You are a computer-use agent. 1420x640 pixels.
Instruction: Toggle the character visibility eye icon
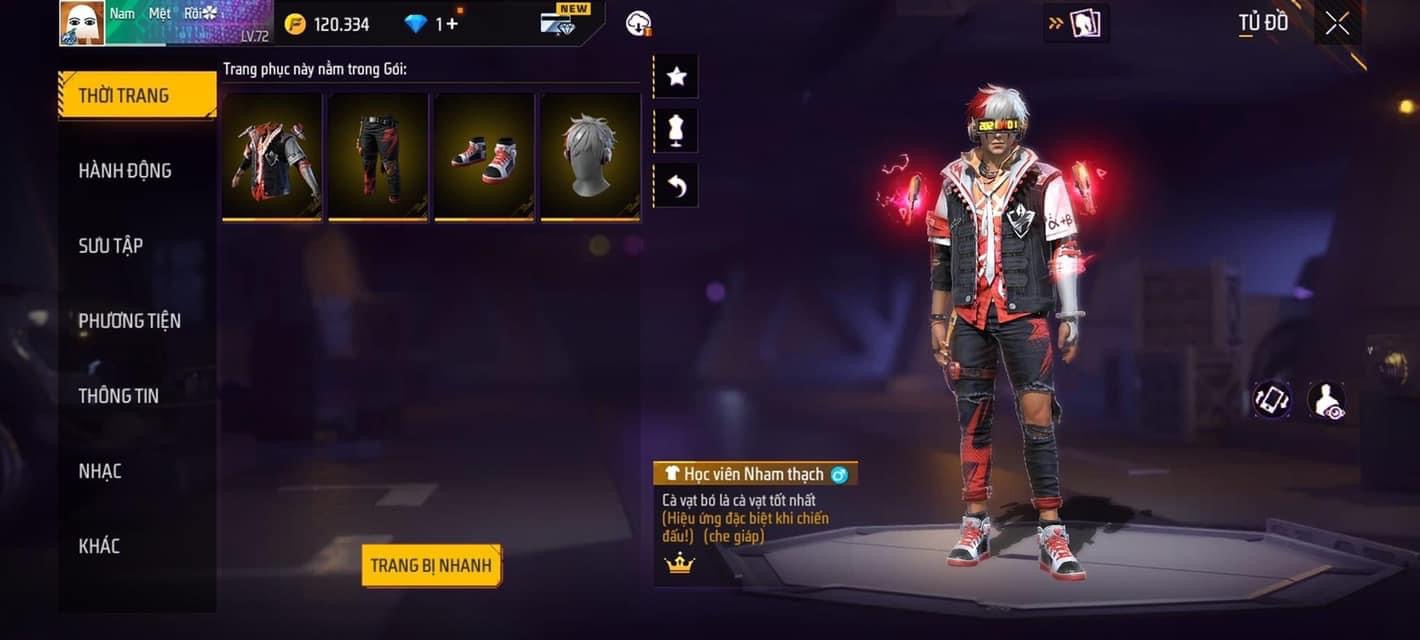(x=1327, y=400)
